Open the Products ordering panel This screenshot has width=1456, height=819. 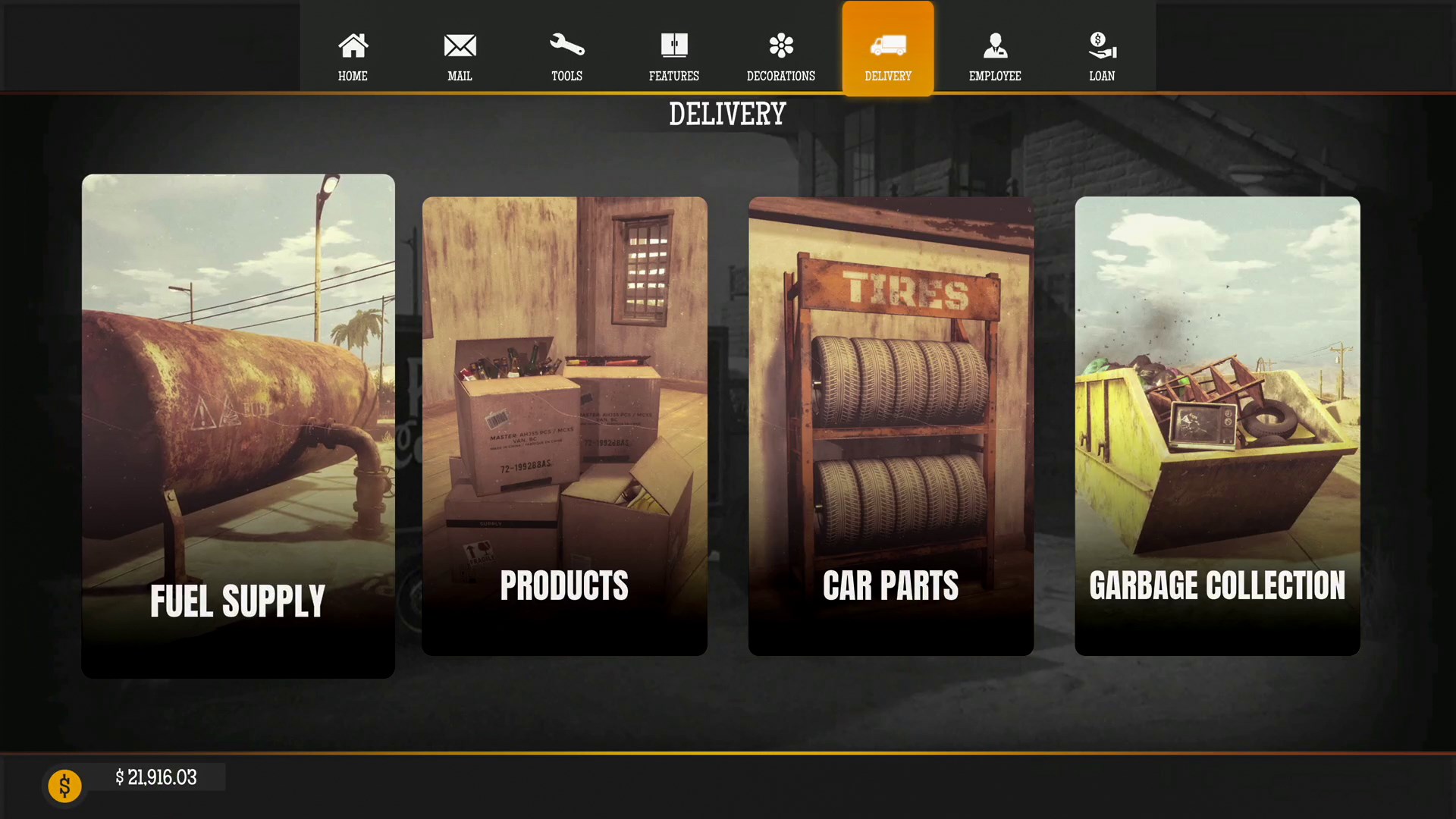564,425
